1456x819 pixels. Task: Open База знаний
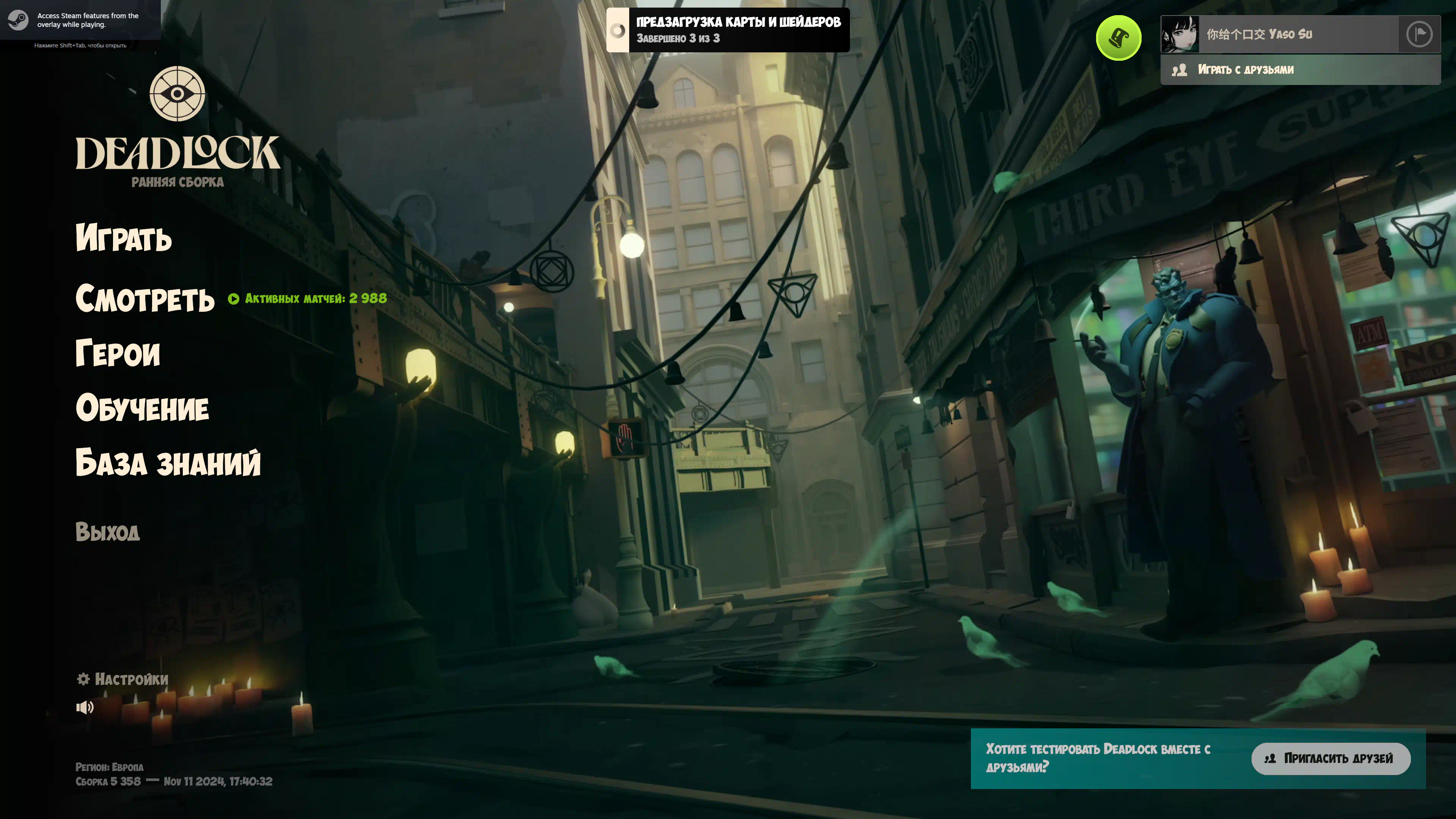pos(168,462)
